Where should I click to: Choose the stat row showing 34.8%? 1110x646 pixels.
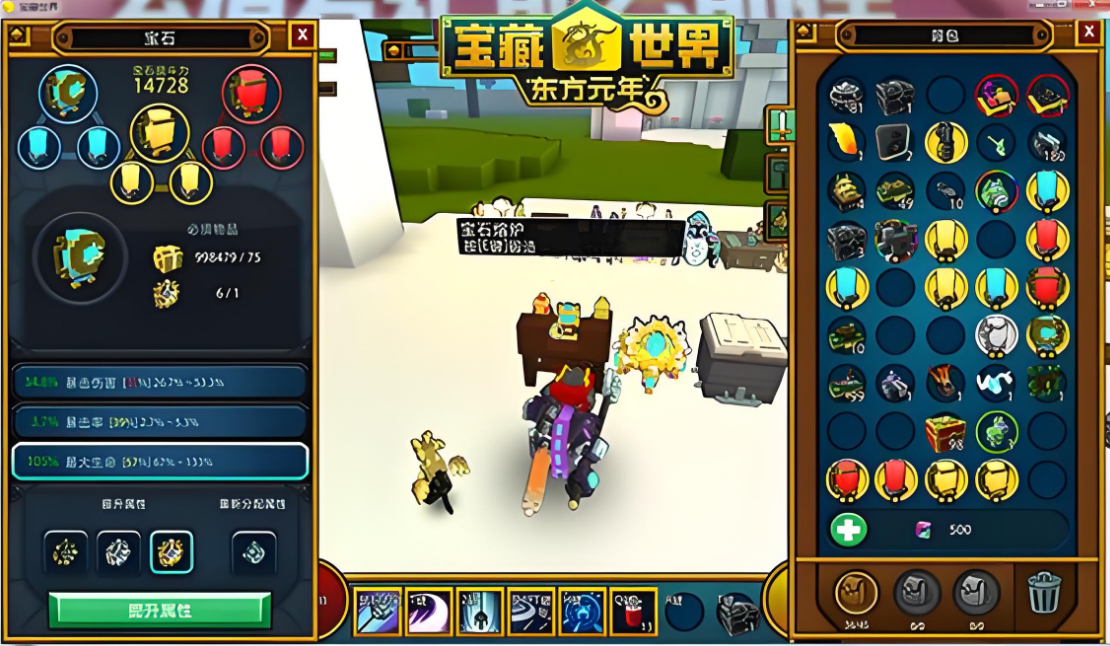click(x=160, y=381)
